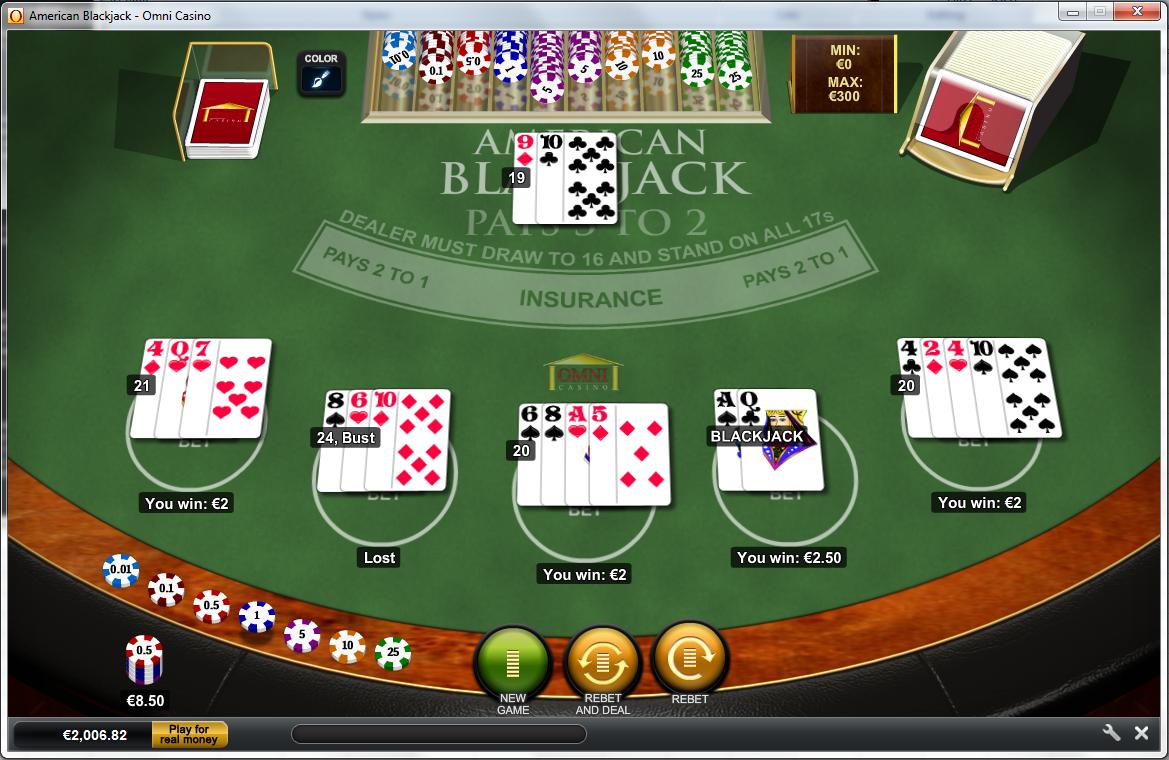Close the game with the bottom X

pos(1141,733)
